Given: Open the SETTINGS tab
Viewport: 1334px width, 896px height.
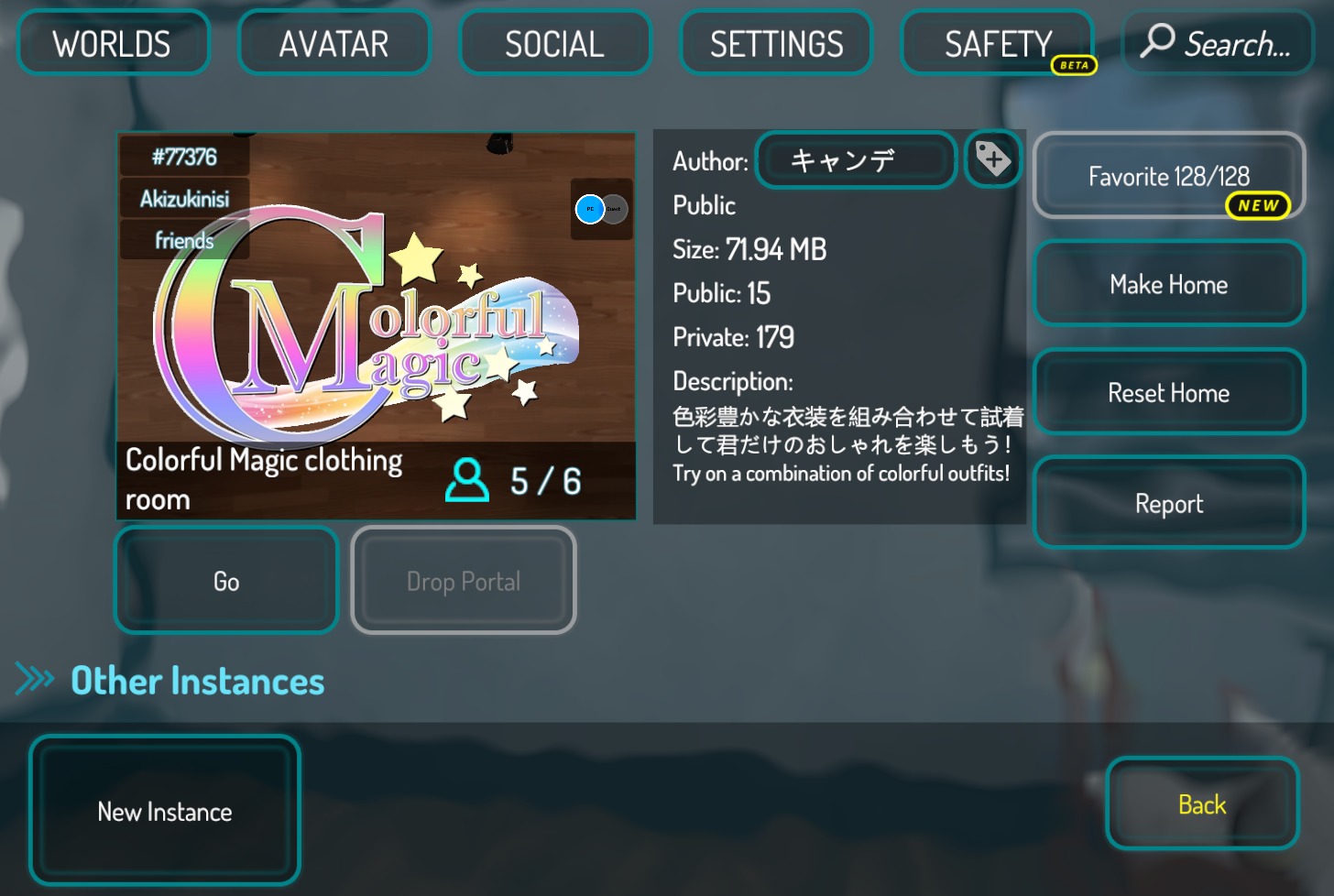Looking at the screenshot, I should 775,42.
